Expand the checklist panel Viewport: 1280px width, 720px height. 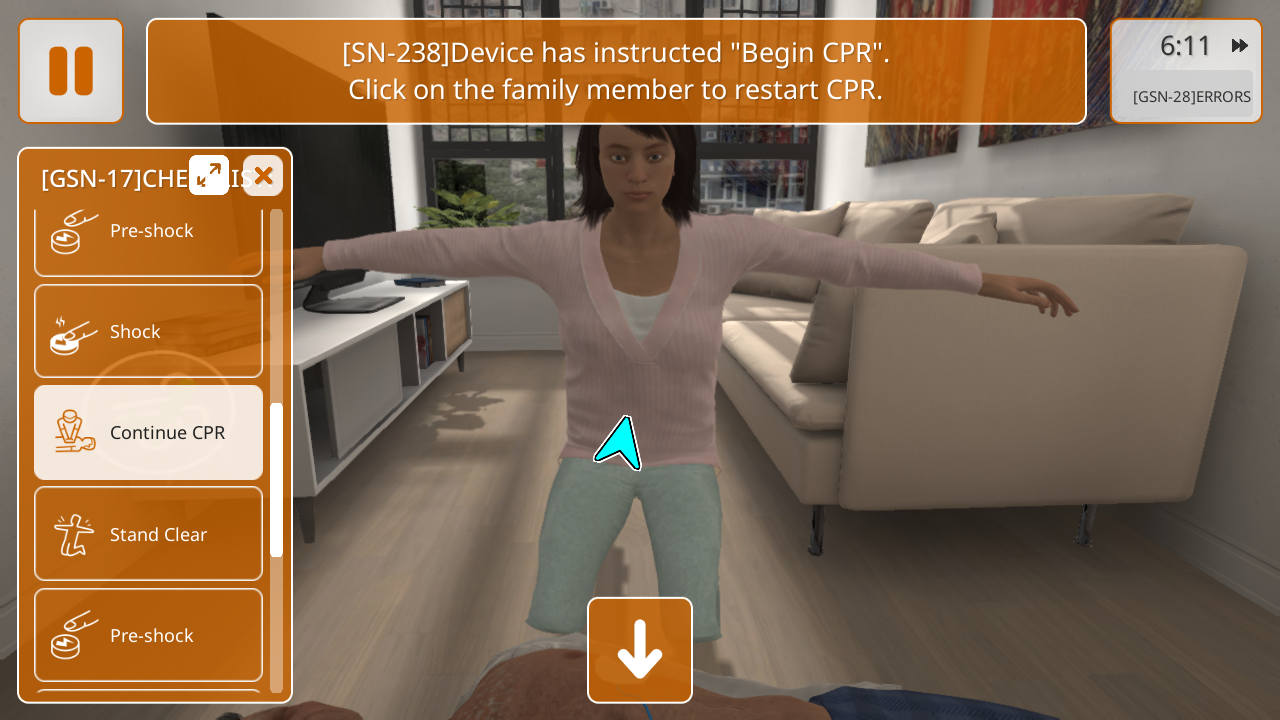(x=209, y=176)
